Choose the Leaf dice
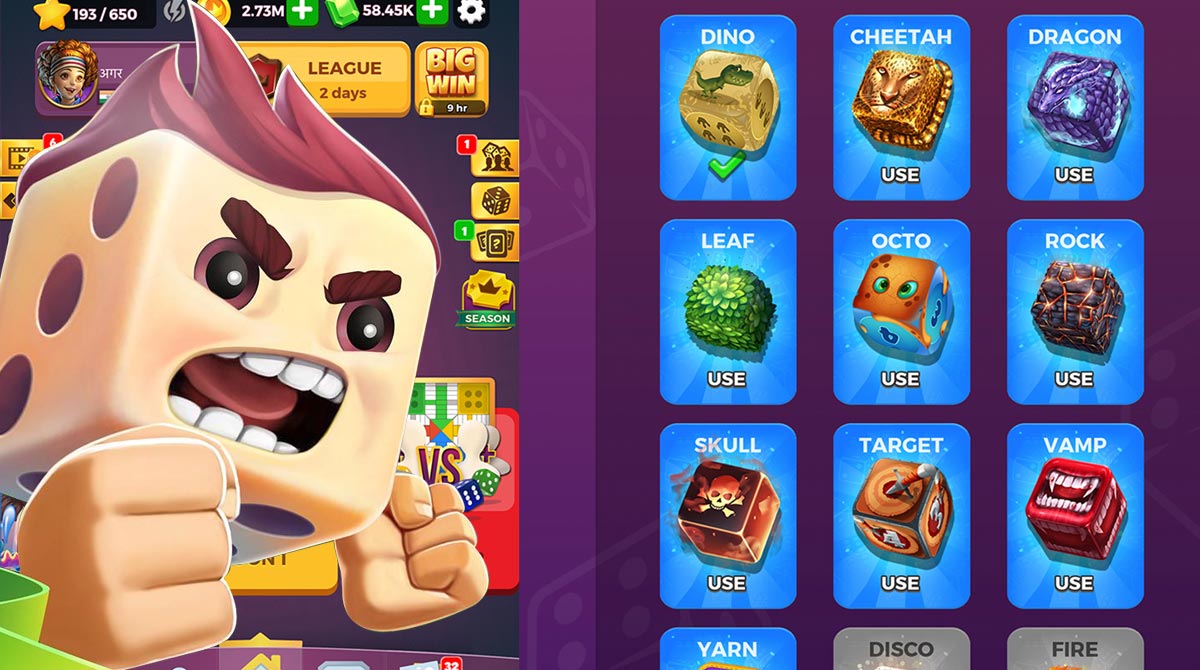 tap(727, 379)
